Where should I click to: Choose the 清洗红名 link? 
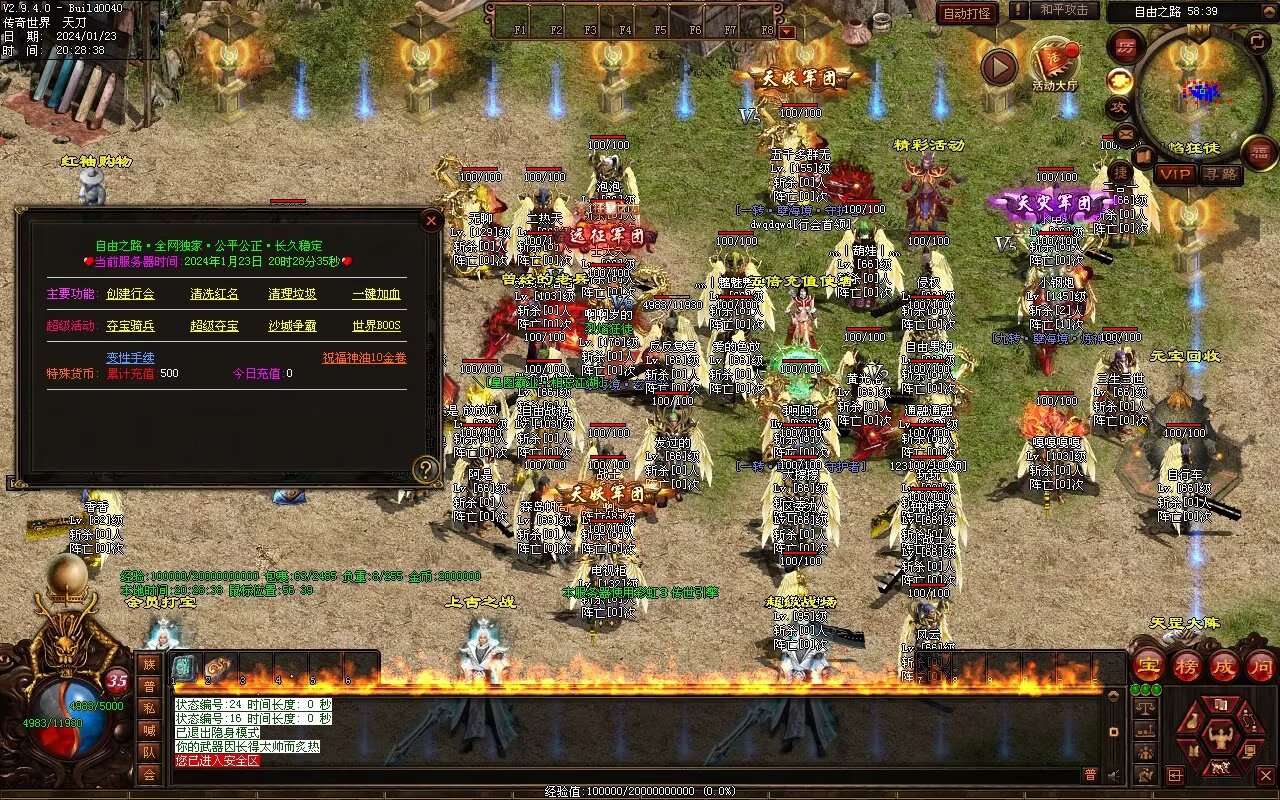tap(214, 294)
